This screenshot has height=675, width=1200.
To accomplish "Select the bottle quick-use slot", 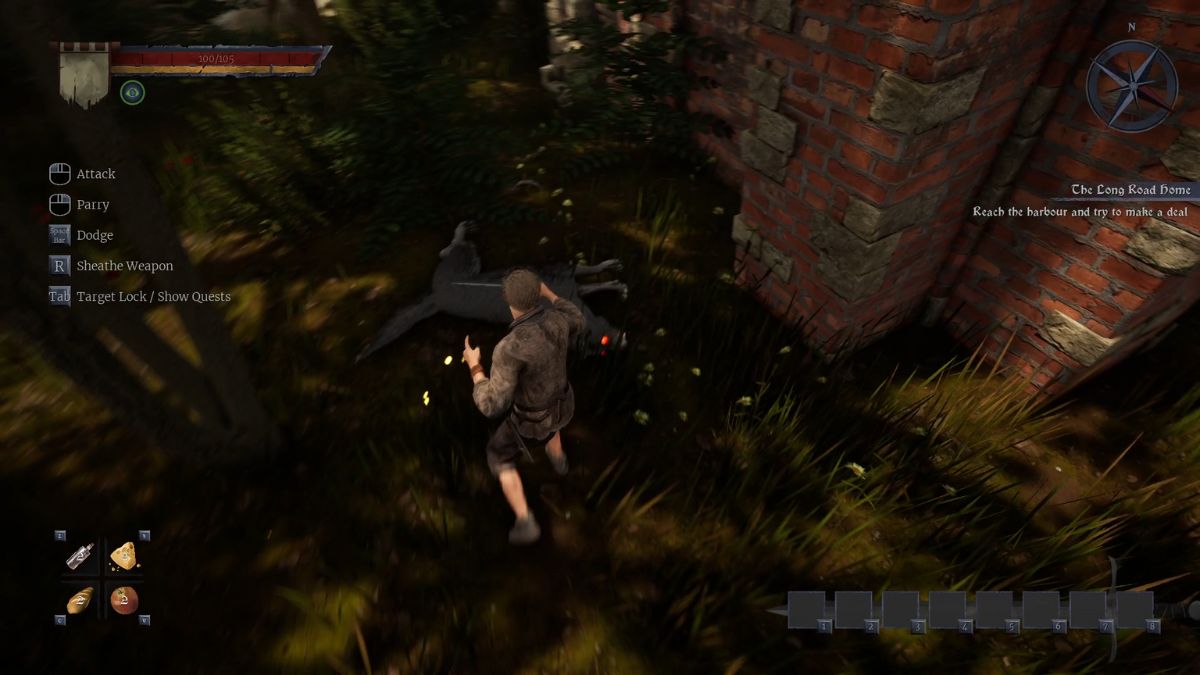I will pyautogui.click(x=80, y=556).
